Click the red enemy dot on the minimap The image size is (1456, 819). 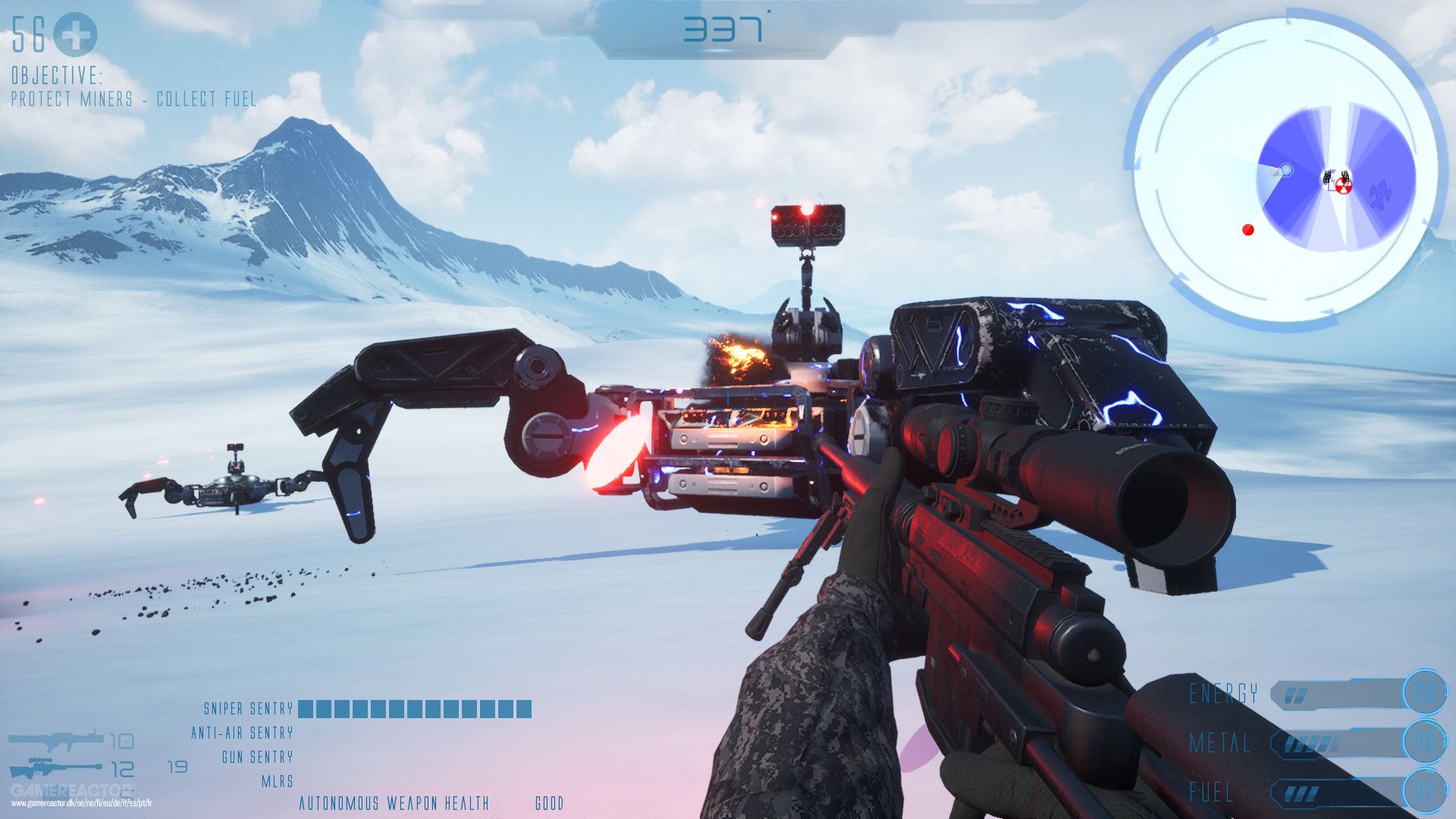coord(1247,229)
